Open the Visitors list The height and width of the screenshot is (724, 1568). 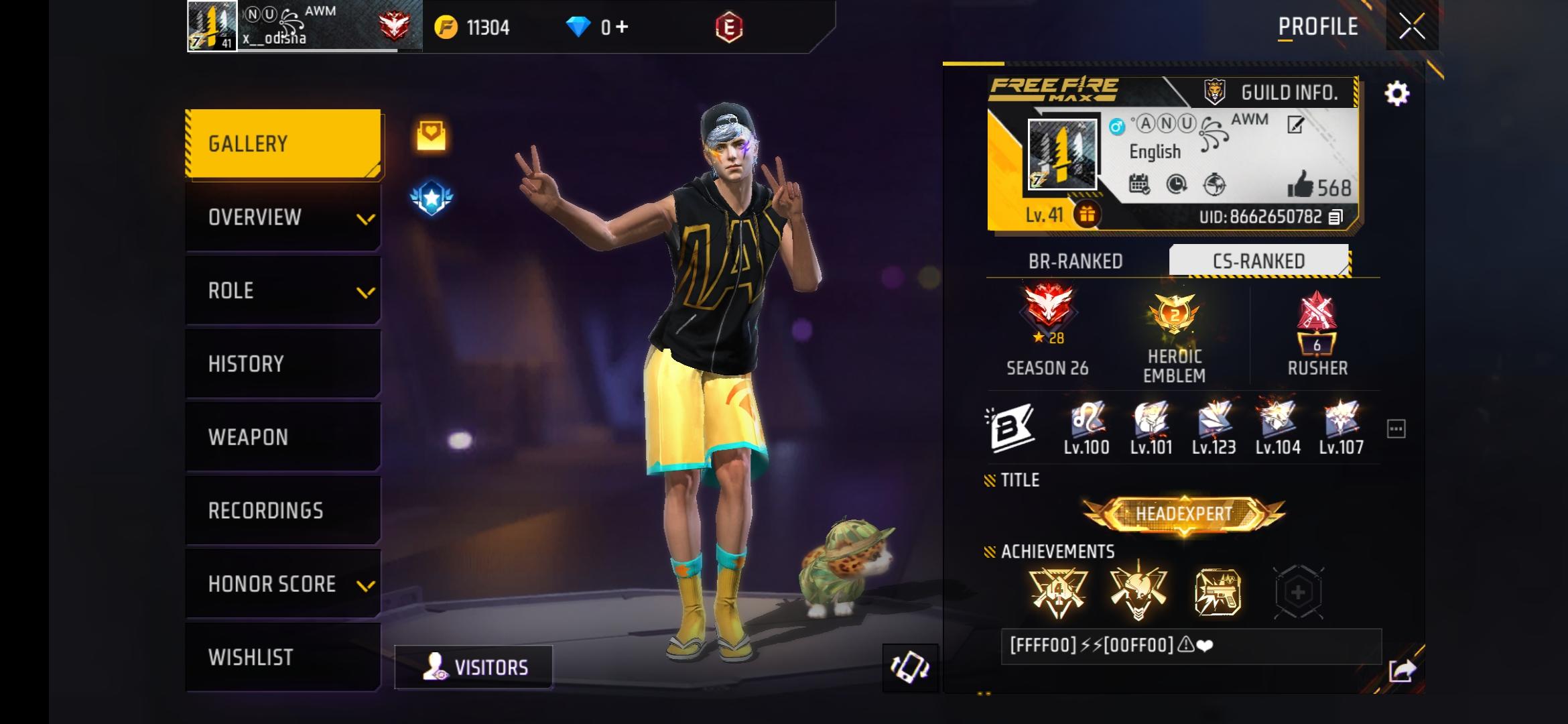[473, 666]
